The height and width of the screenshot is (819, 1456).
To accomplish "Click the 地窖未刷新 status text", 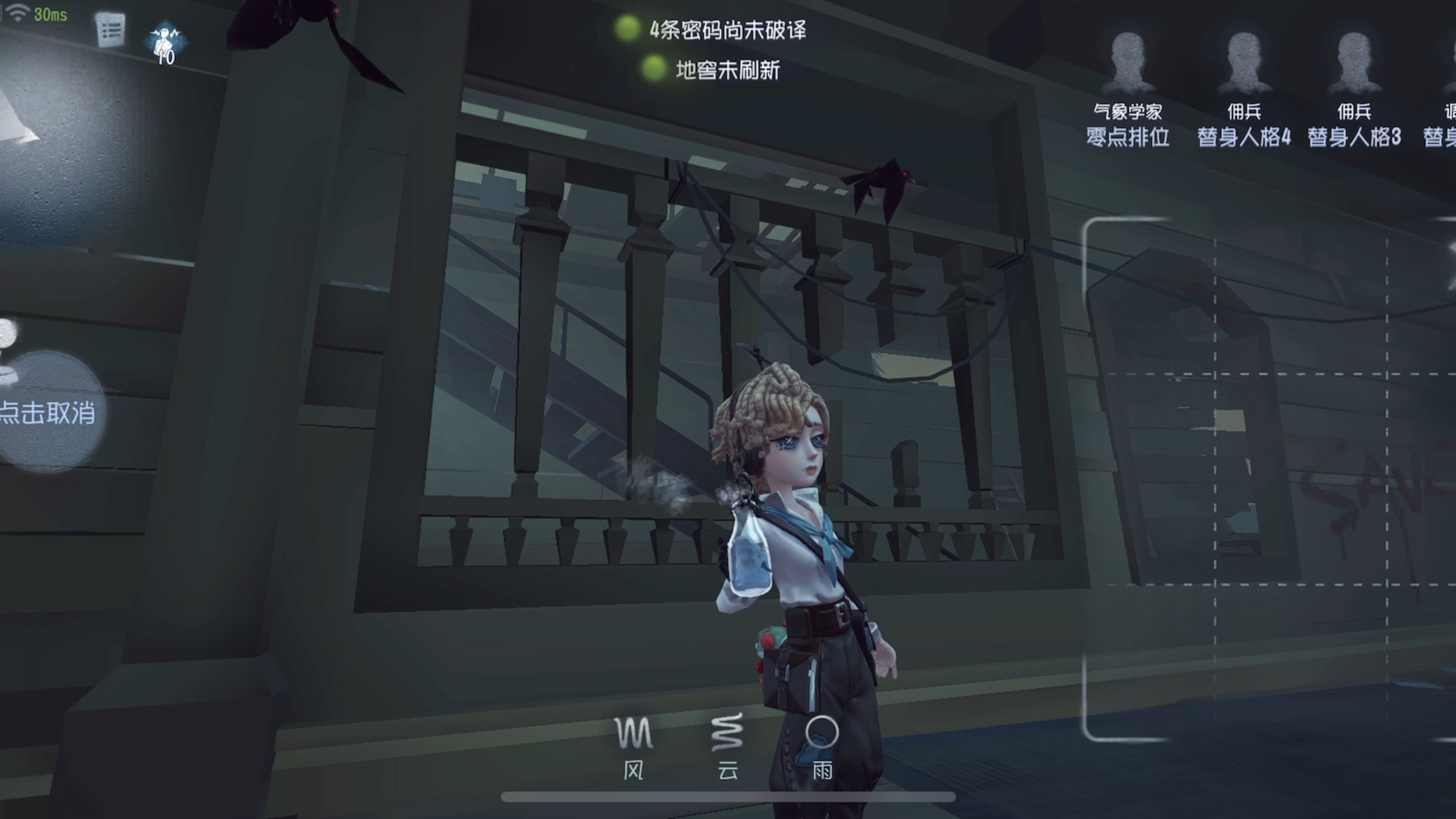I will click(728, 71).
